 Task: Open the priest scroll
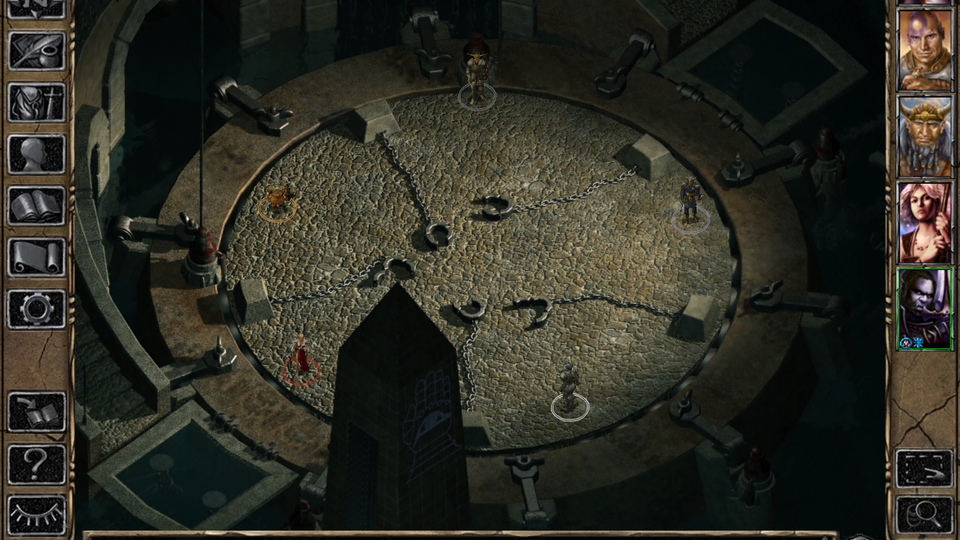37,257
